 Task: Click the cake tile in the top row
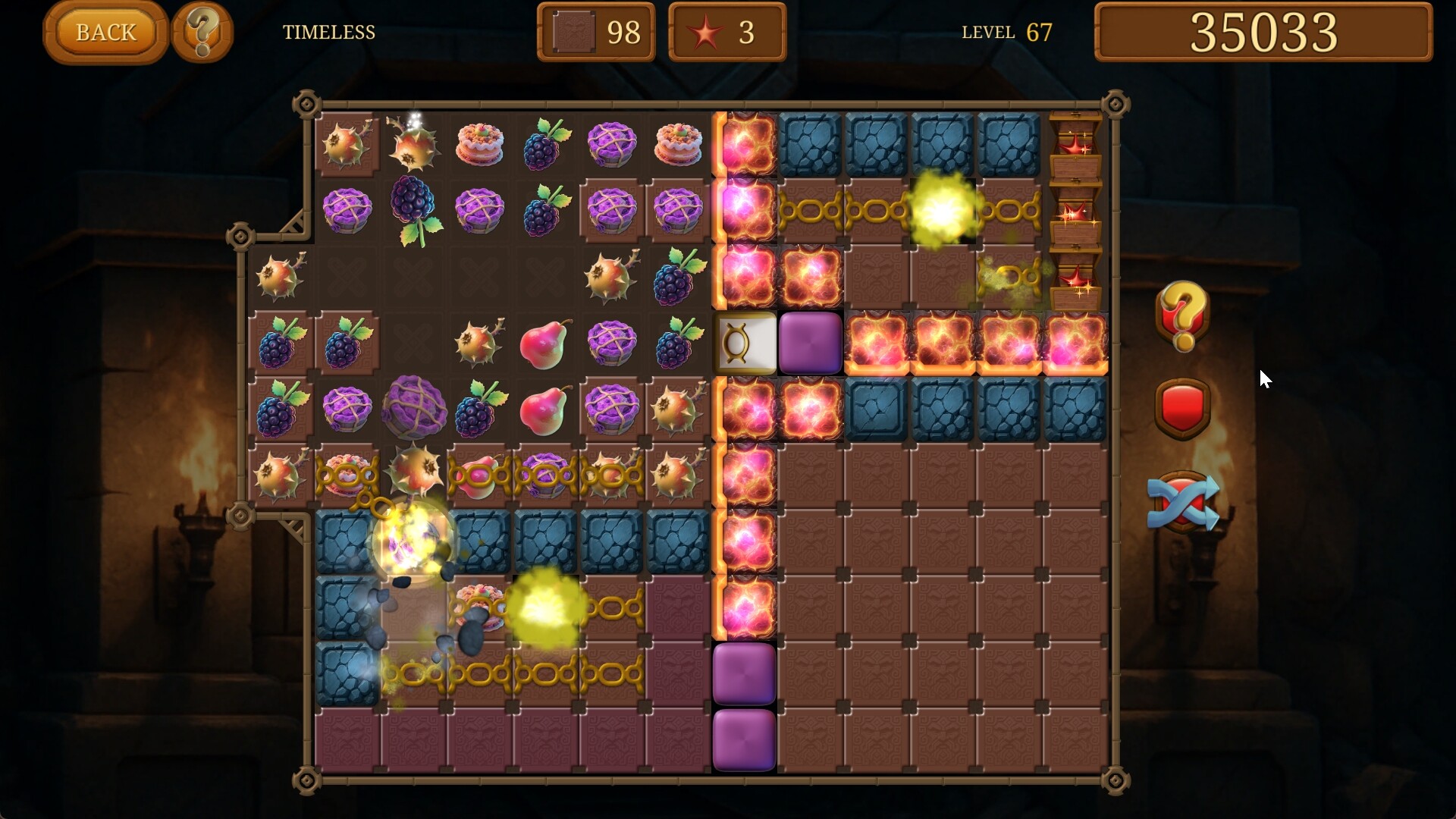tap(479, 144)
